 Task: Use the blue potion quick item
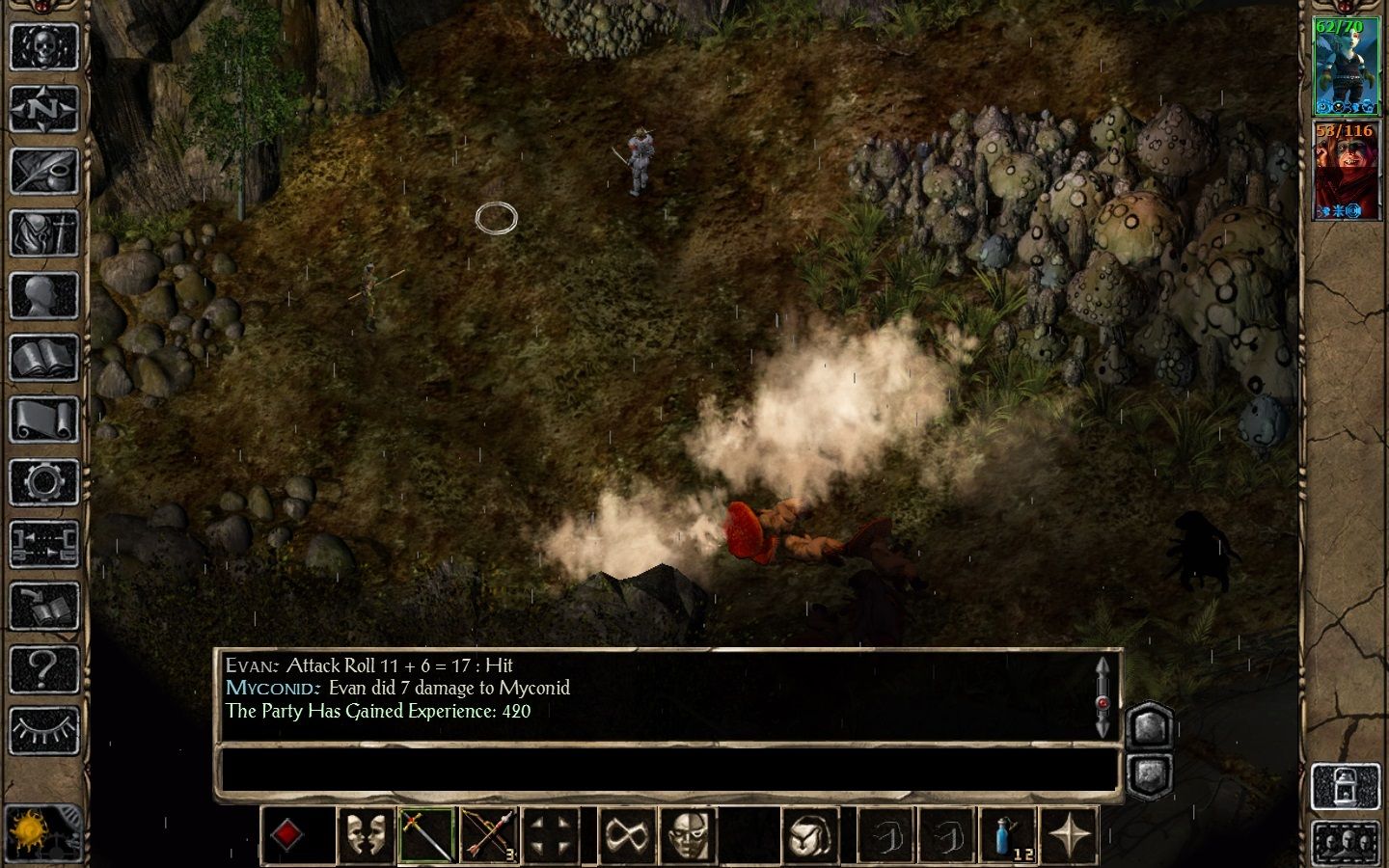point(1008,834)
